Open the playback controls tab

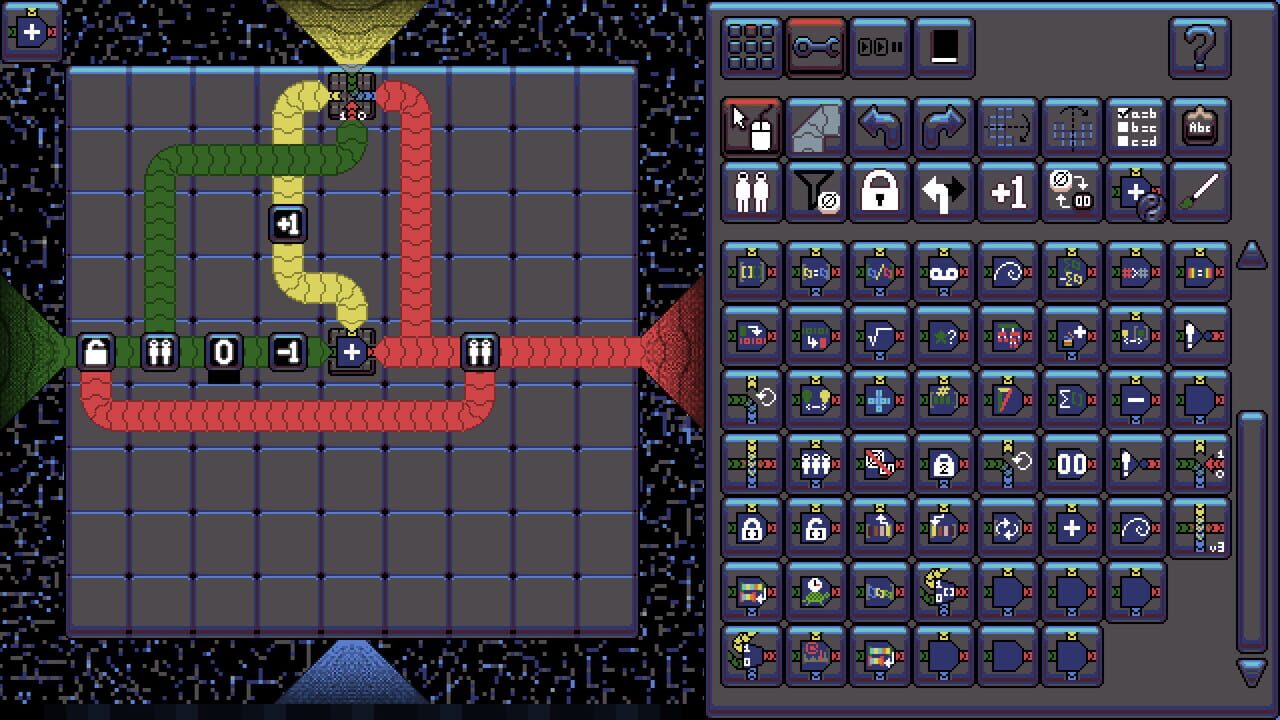pos(881,46)
